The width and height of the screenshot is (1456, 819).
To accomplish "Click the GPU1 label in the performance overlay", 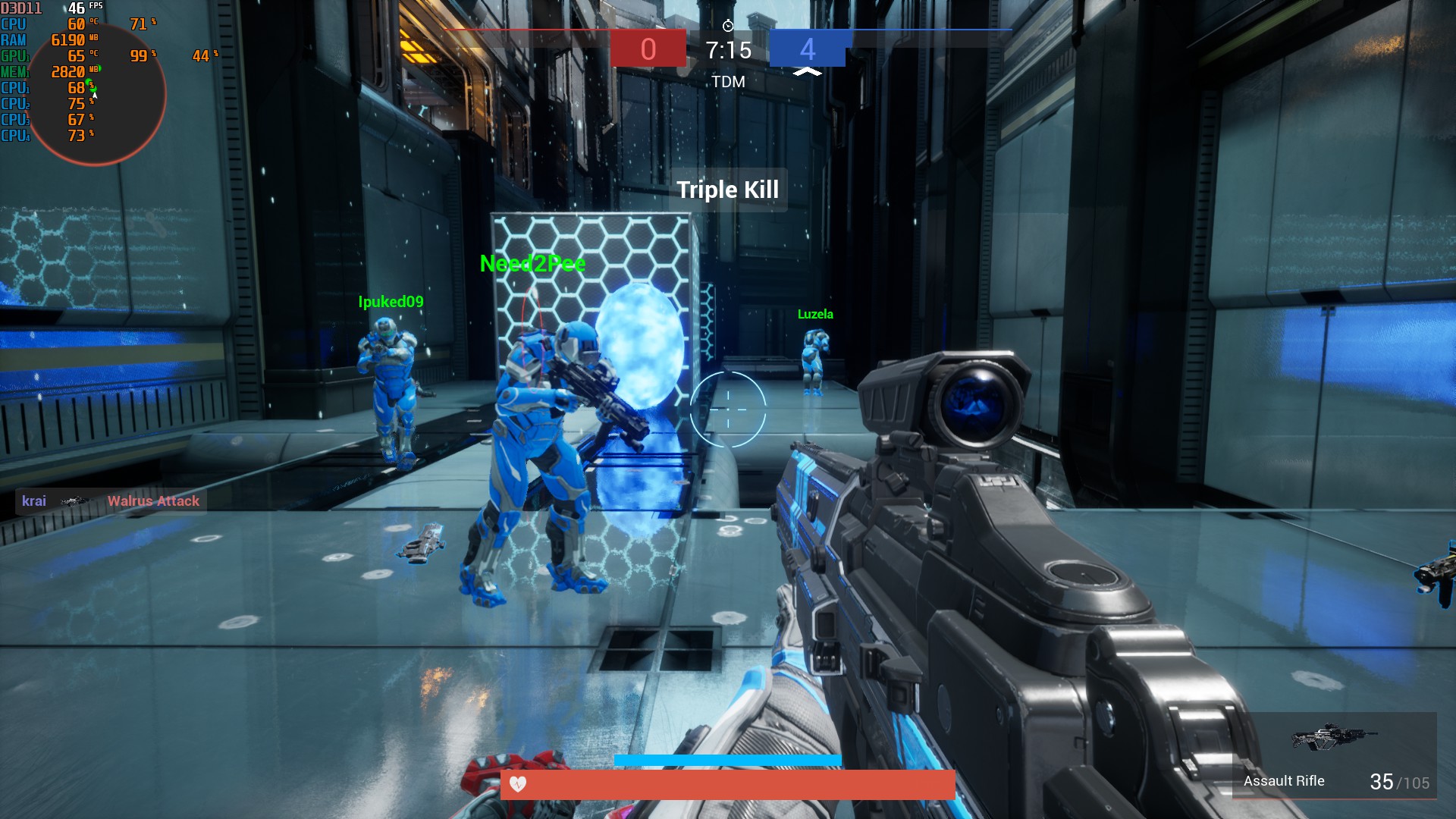I will point(15,55).
